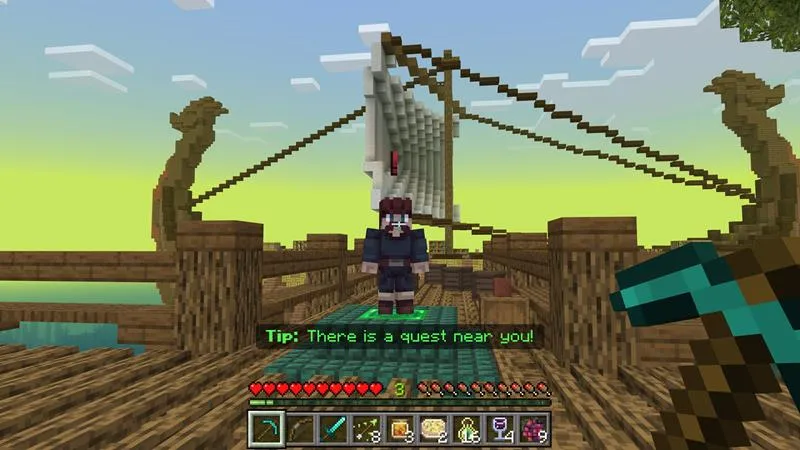Select the berries stack of 9
800x450 pixels.
(x=535, y=429)
